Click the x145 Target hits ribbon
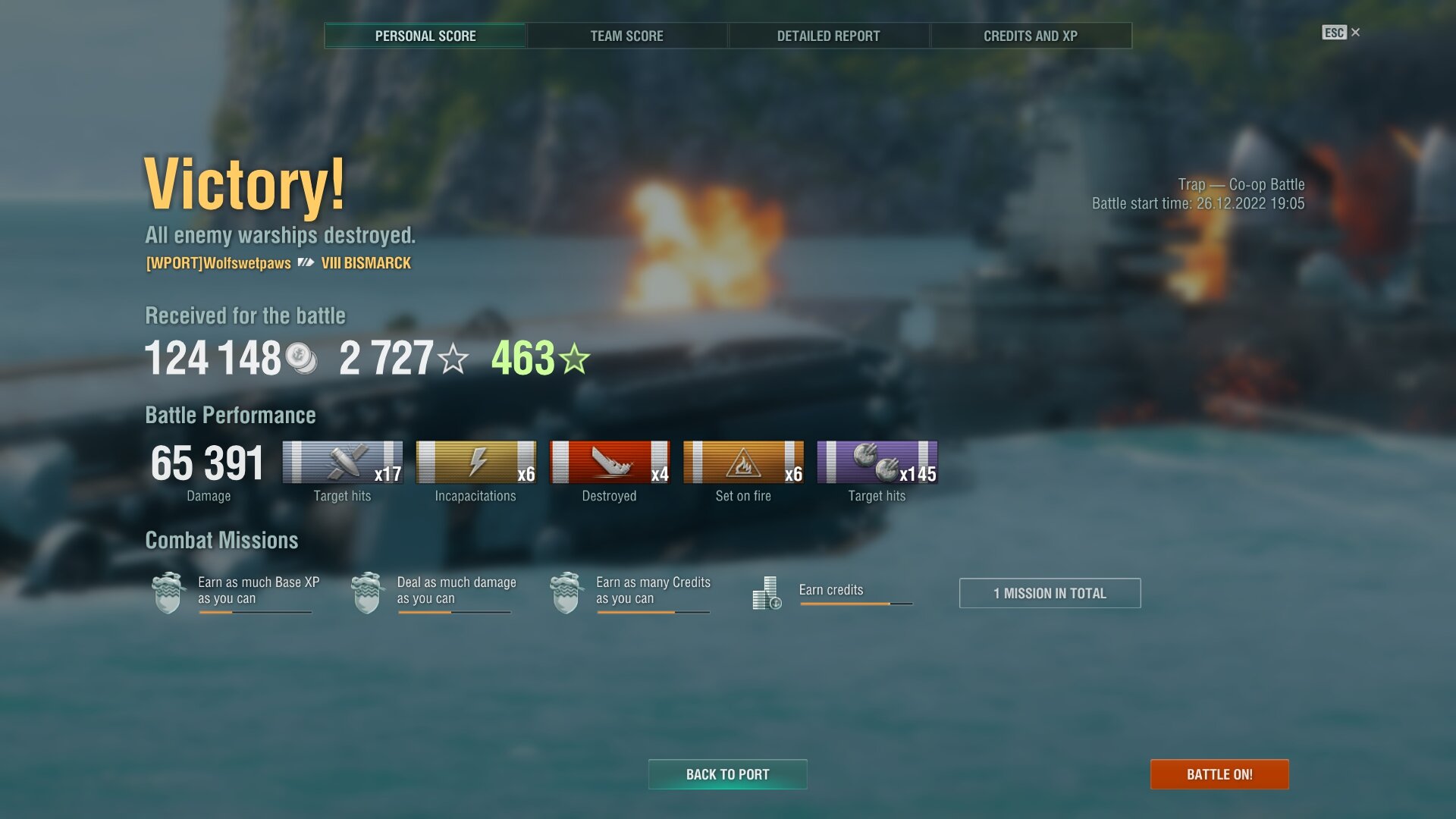 click(x=877, y=463)
